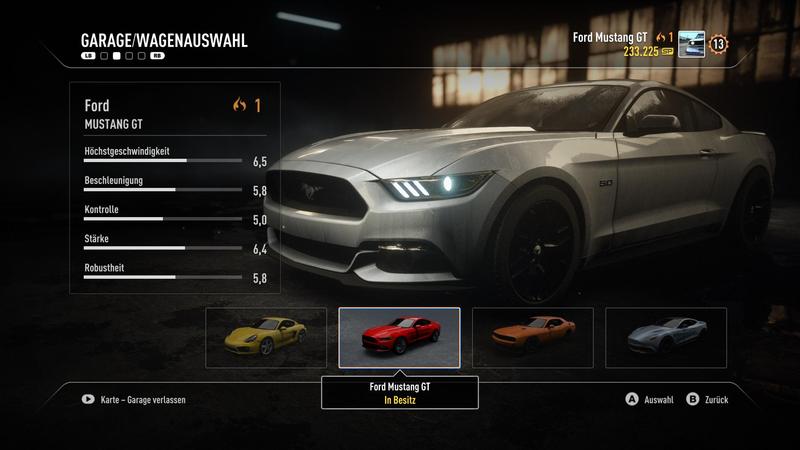Open the player car profile picture
The width and height of the screenshot is (800, 450).
(x=691, y=44)
